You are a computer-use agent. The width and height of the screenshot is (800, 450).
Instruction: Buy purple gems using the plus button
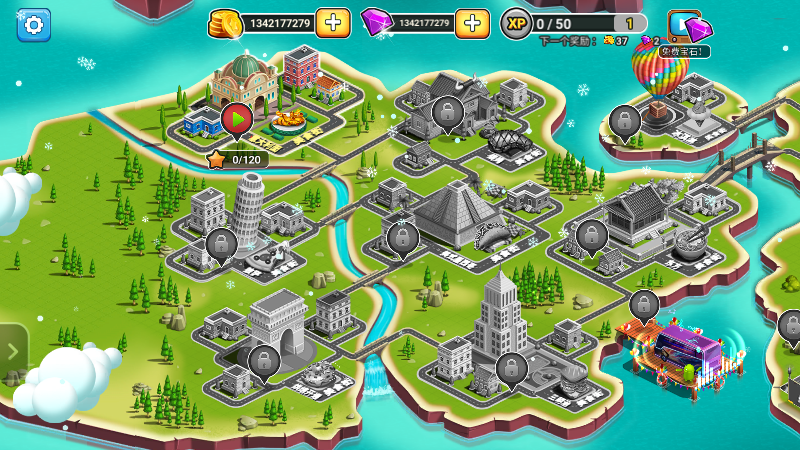[472, 23]
